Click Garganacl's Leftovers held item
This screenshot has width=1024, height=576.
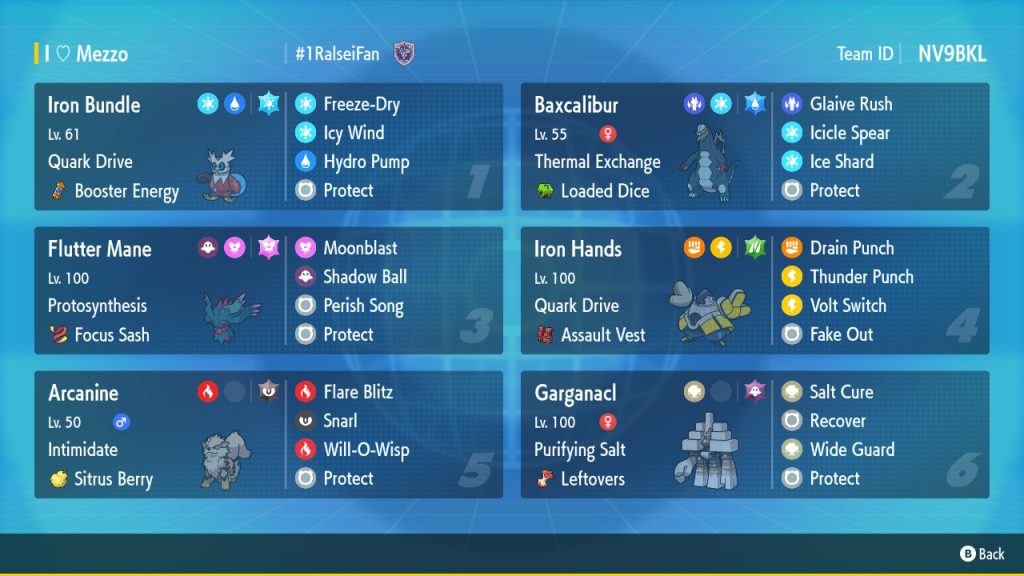click(x=591, y=479)
